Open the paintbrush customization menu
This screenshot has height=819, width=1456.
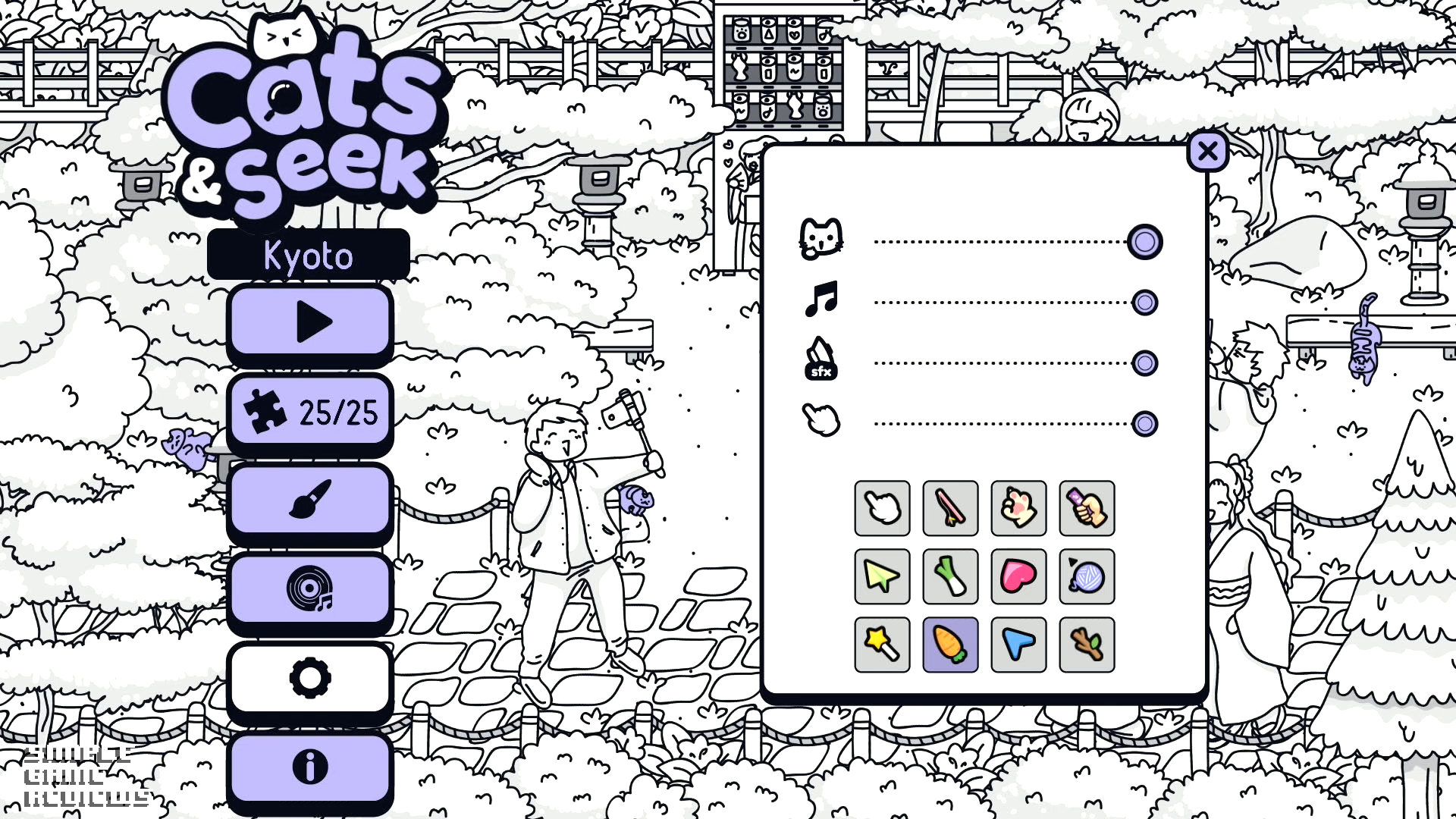(310, 500)
